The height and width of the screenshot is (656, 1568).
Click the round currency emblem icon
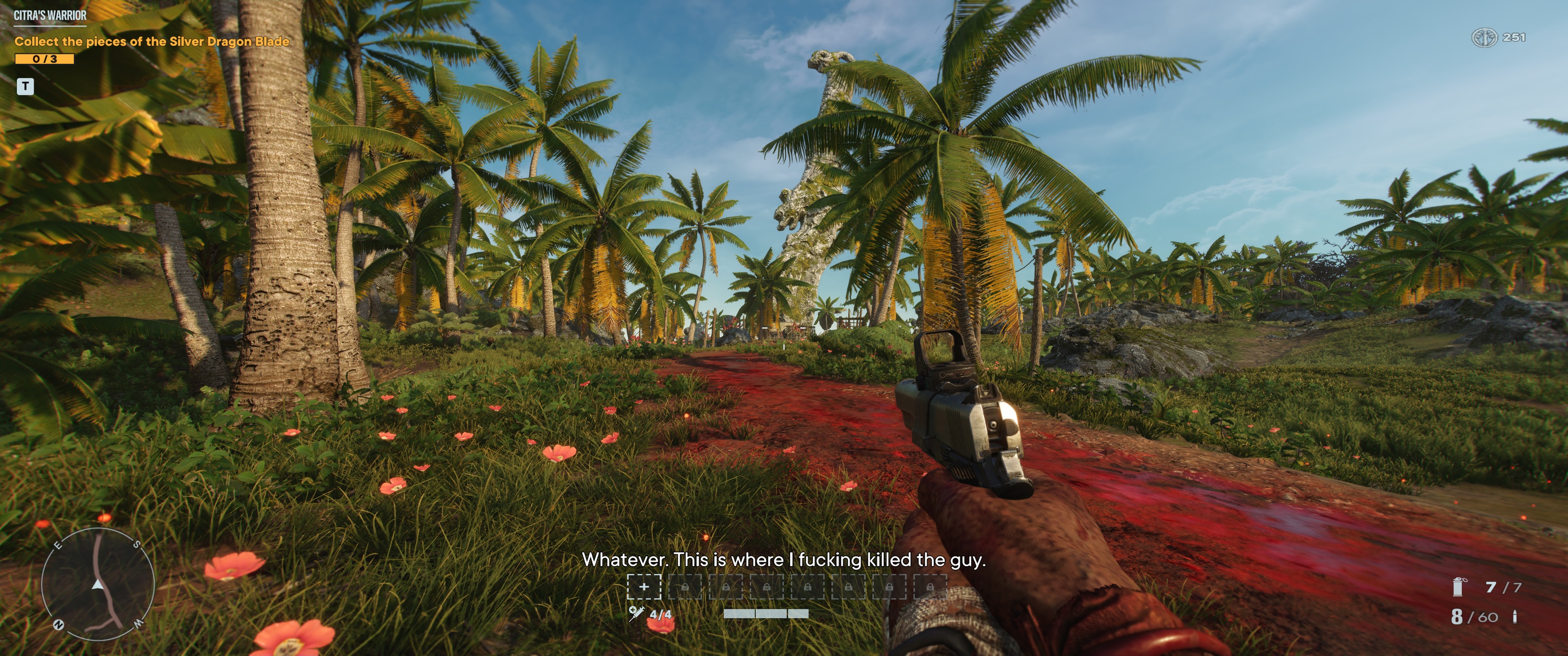tap(1484, 38)
